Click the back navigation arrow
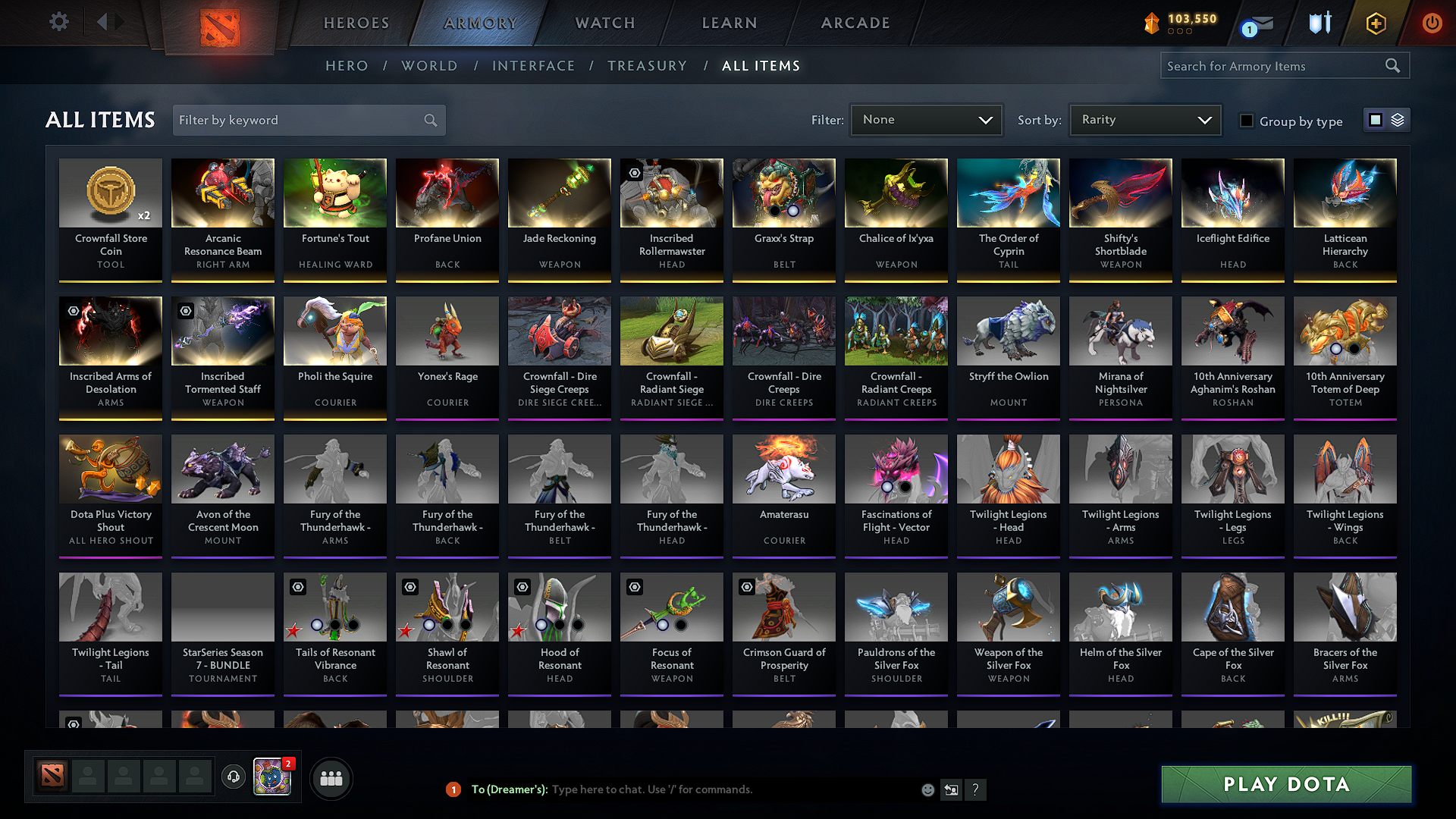This screenshot has width=1456, height=819. [104, 22]
